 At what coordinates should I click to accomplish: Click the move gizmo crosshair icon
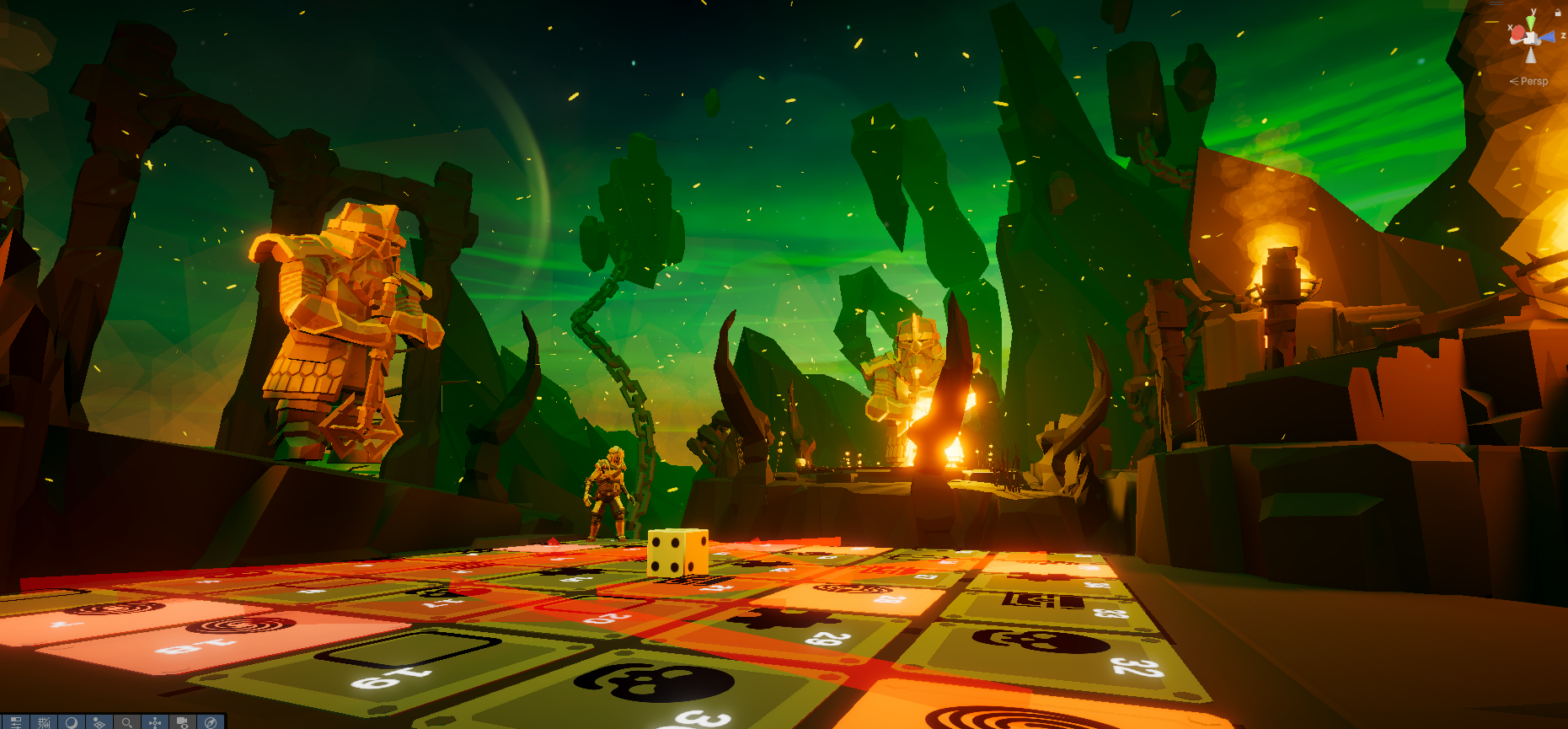[x=155, y=722]
